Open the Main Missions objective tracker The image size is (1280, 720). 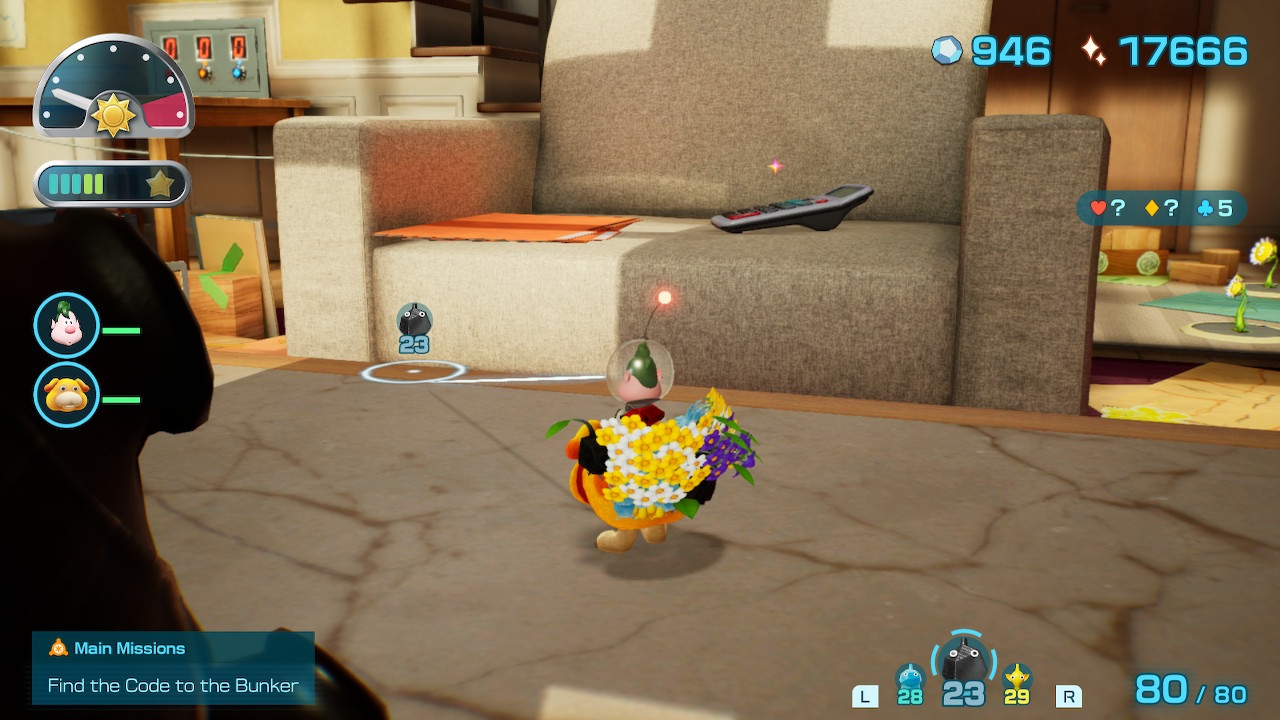(x=173, y=667)
